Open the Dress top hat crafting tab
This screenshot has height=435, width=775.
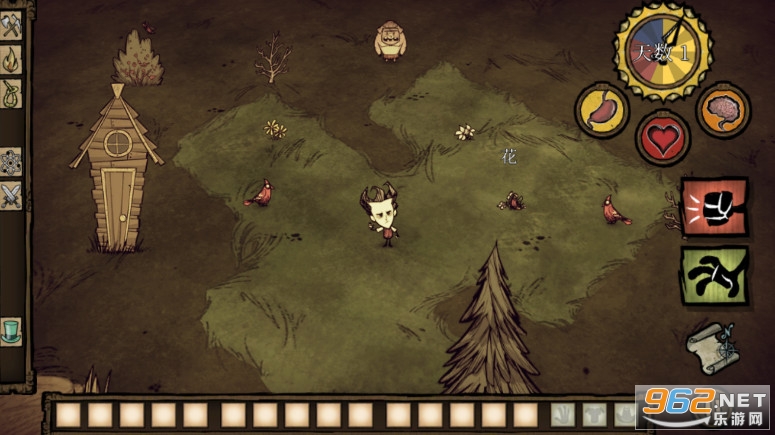point(12,330)
